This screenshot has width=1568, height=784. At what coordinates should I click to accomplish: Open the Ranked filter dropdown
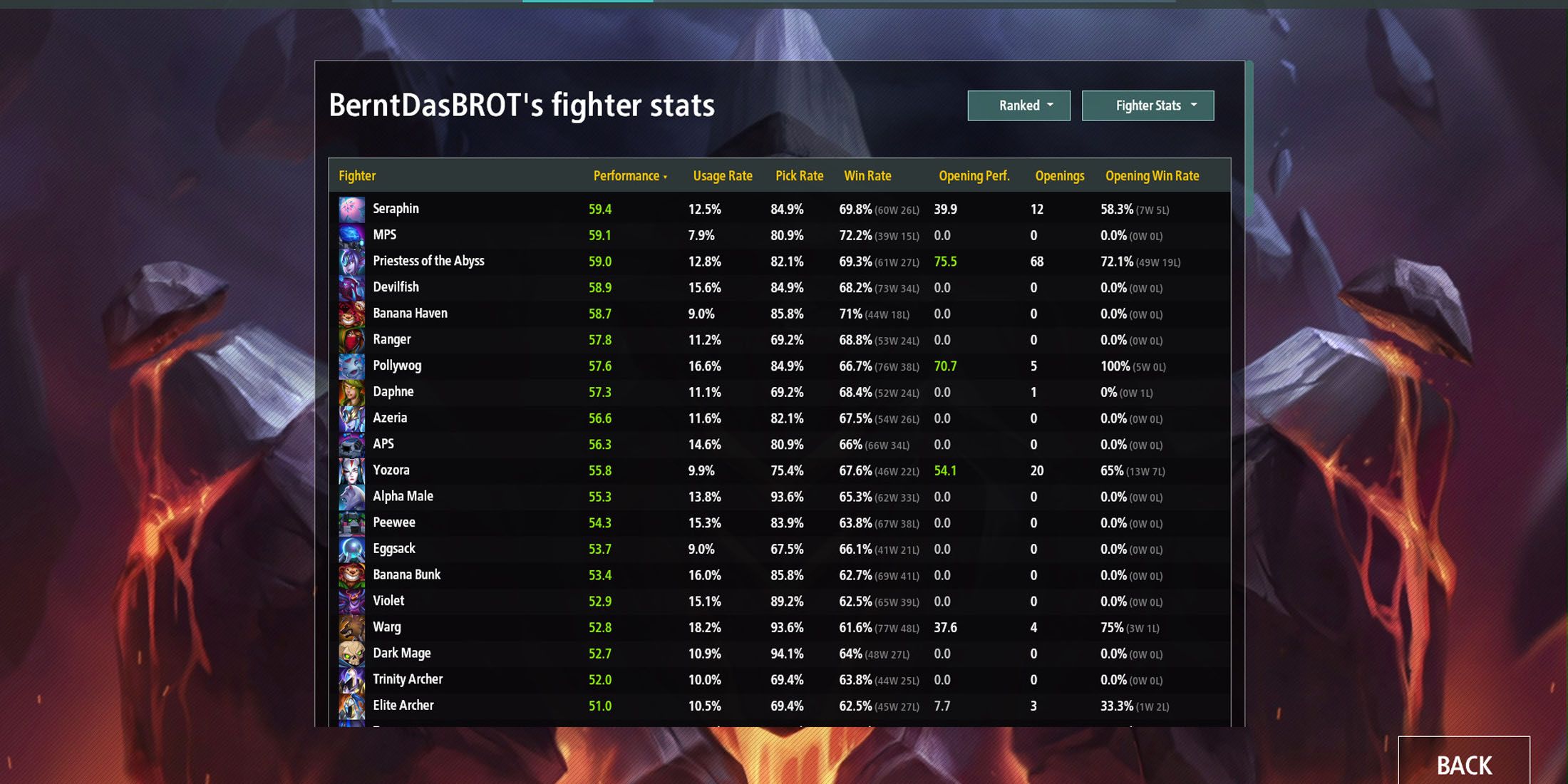(1018, 105)
